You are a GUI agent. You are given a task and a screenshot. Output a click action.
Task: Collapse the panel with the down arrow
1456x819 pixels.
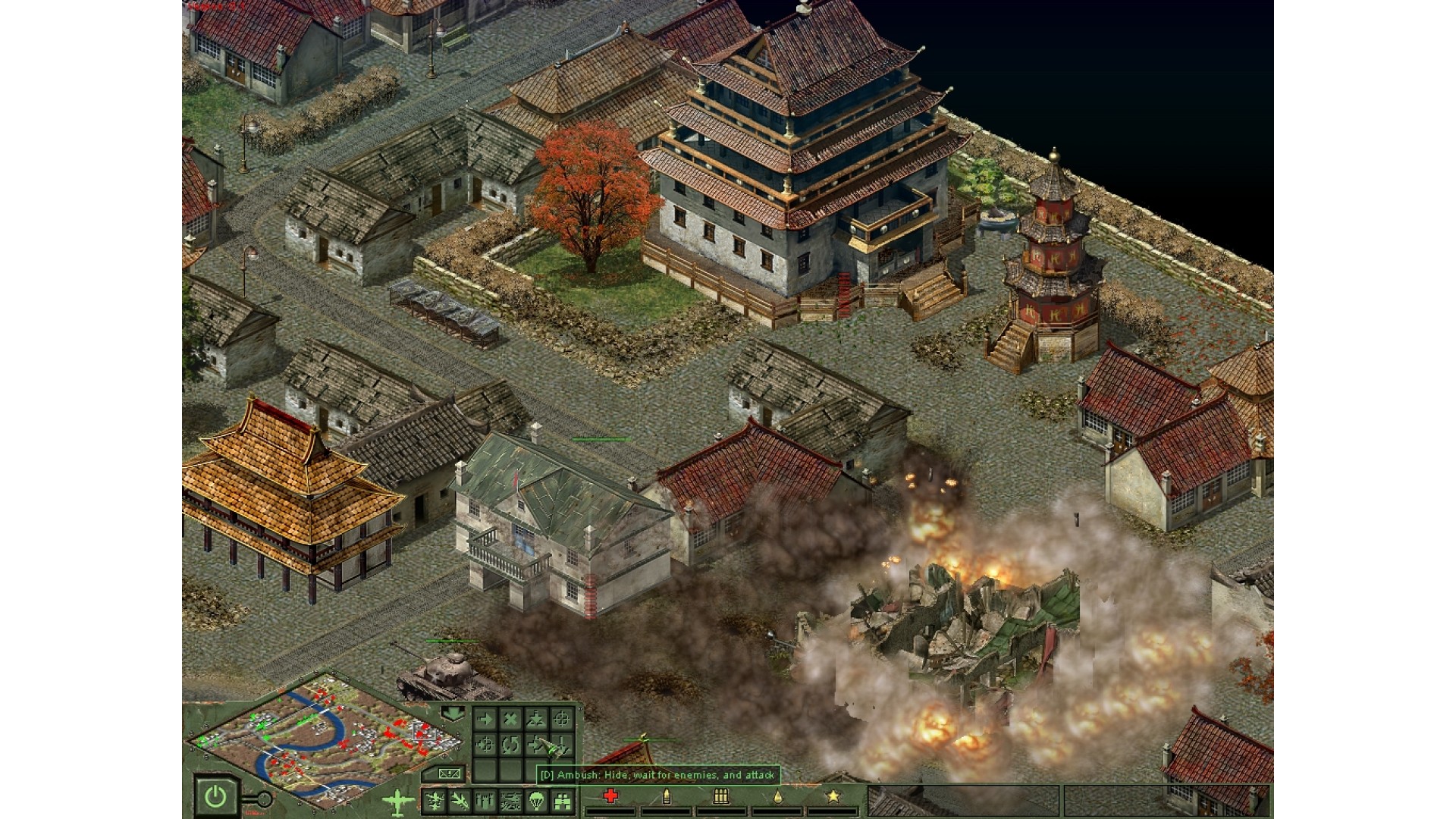tap(453, 714)
